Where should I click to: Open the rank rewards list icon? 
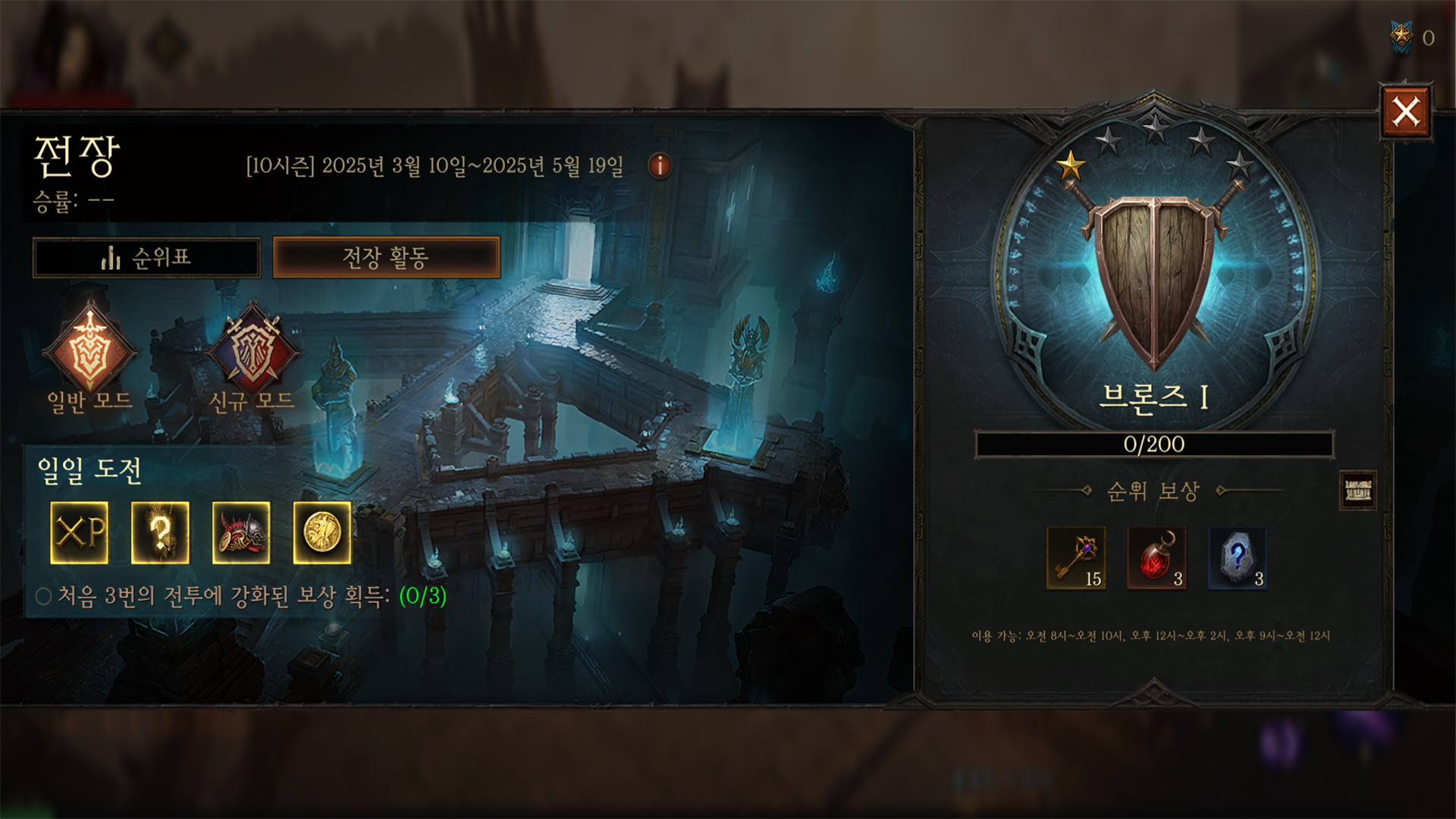[x=1357, y=491]
